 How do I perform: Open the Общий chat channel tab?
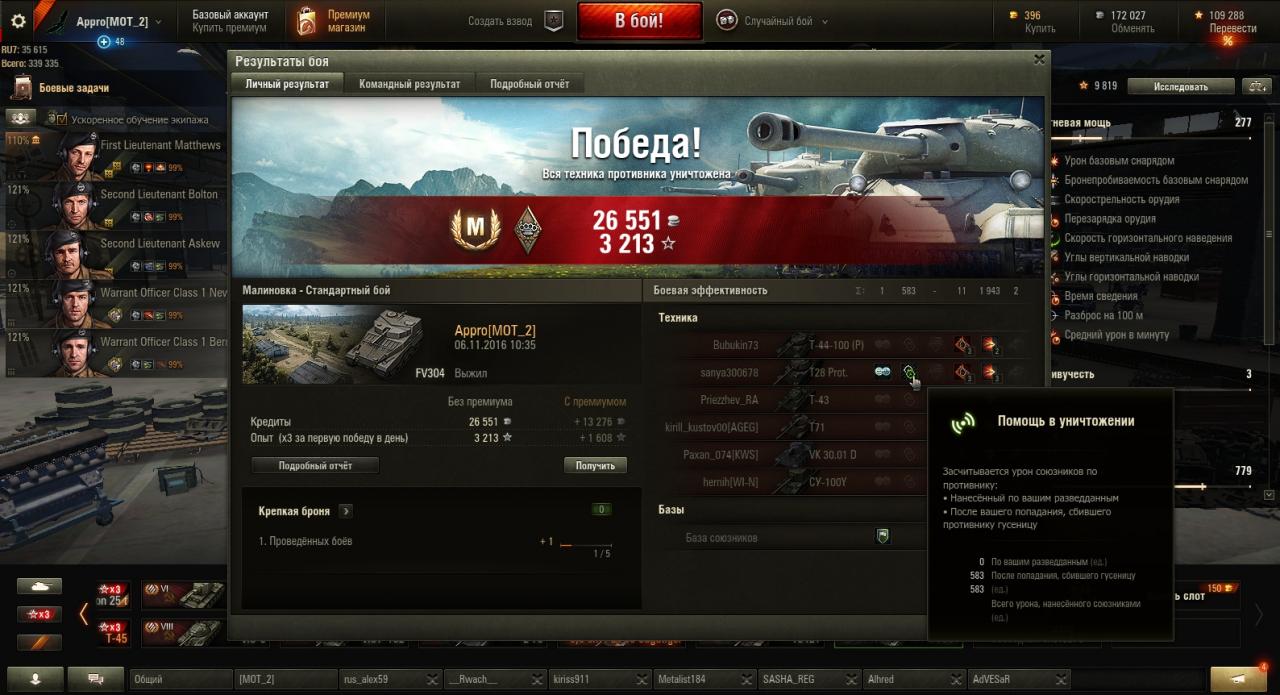180,679
